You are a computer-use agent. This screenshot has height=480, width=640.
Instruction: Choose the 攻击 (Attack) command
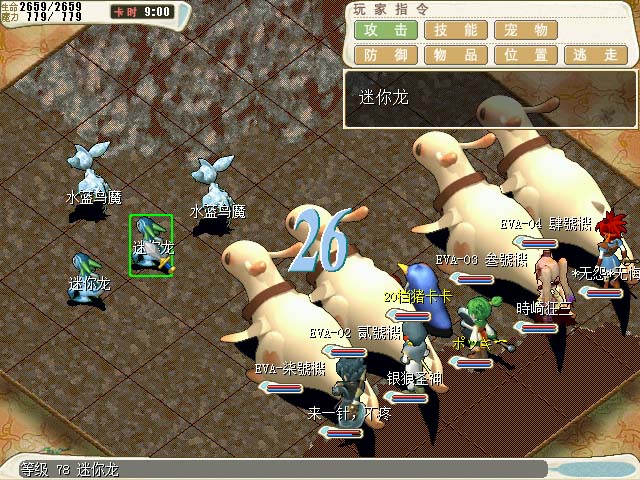click(x=385, y=31)
